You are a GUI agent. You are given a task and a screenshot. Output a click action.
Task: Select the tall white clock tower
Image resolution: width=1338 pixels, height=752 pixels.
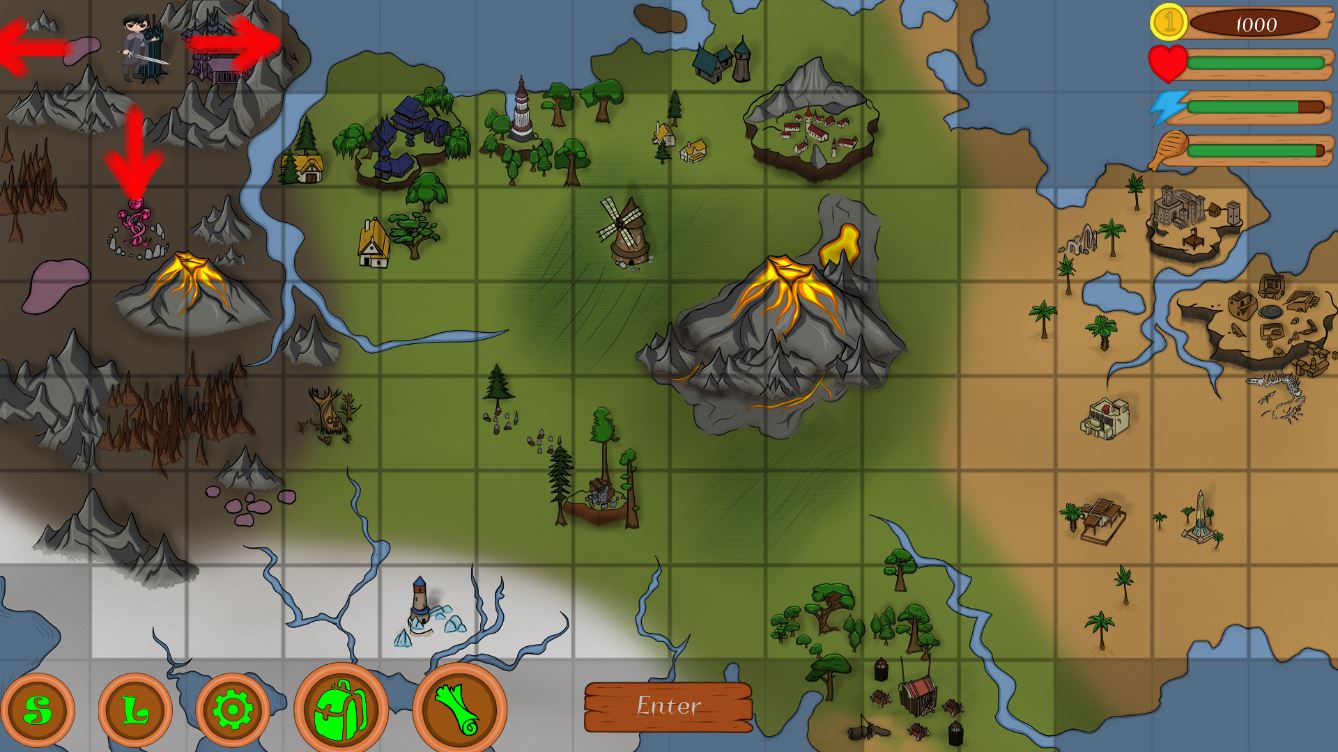(x=523, y=110)
